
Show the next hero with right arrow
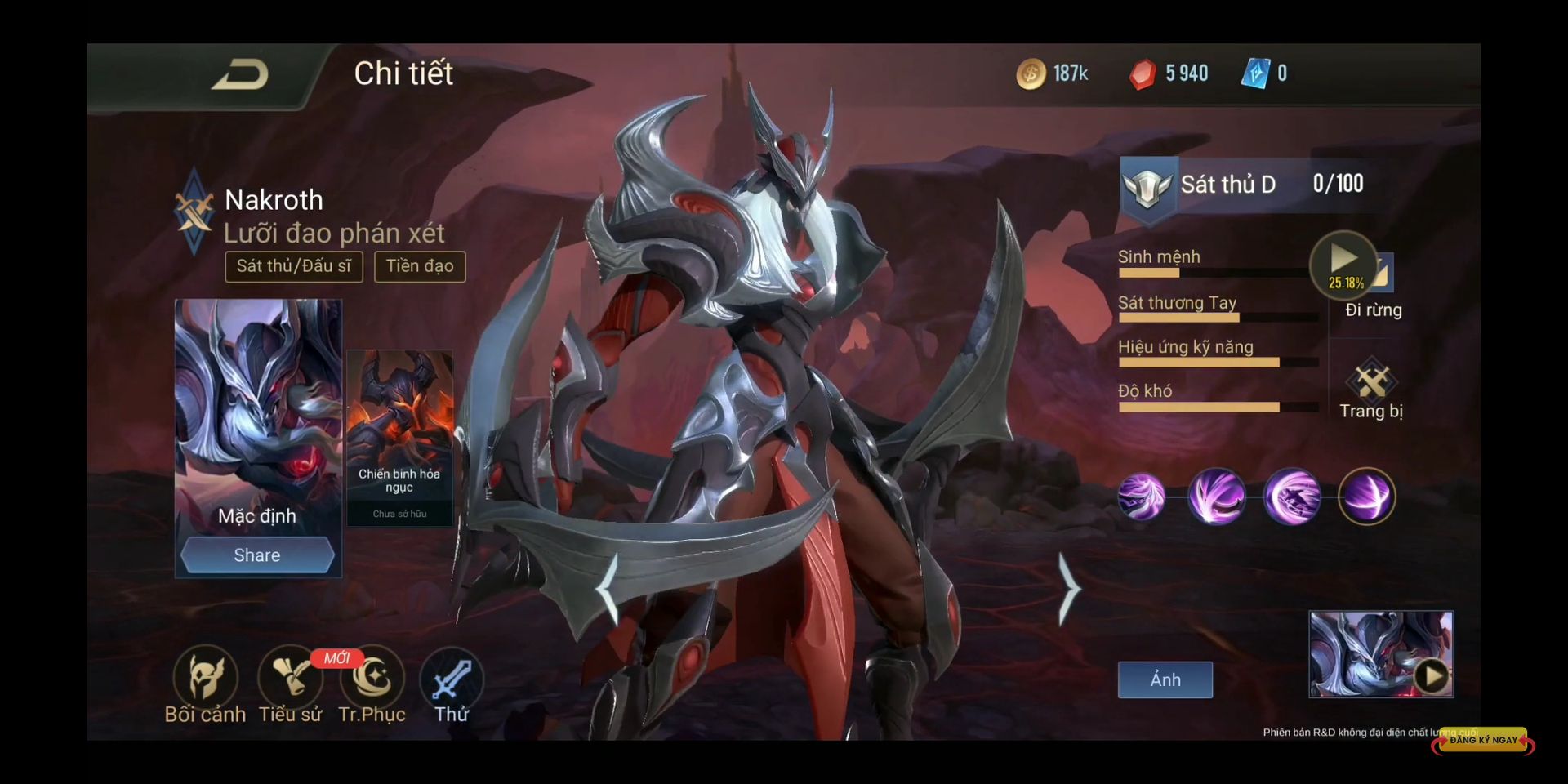pos(1067,588)
